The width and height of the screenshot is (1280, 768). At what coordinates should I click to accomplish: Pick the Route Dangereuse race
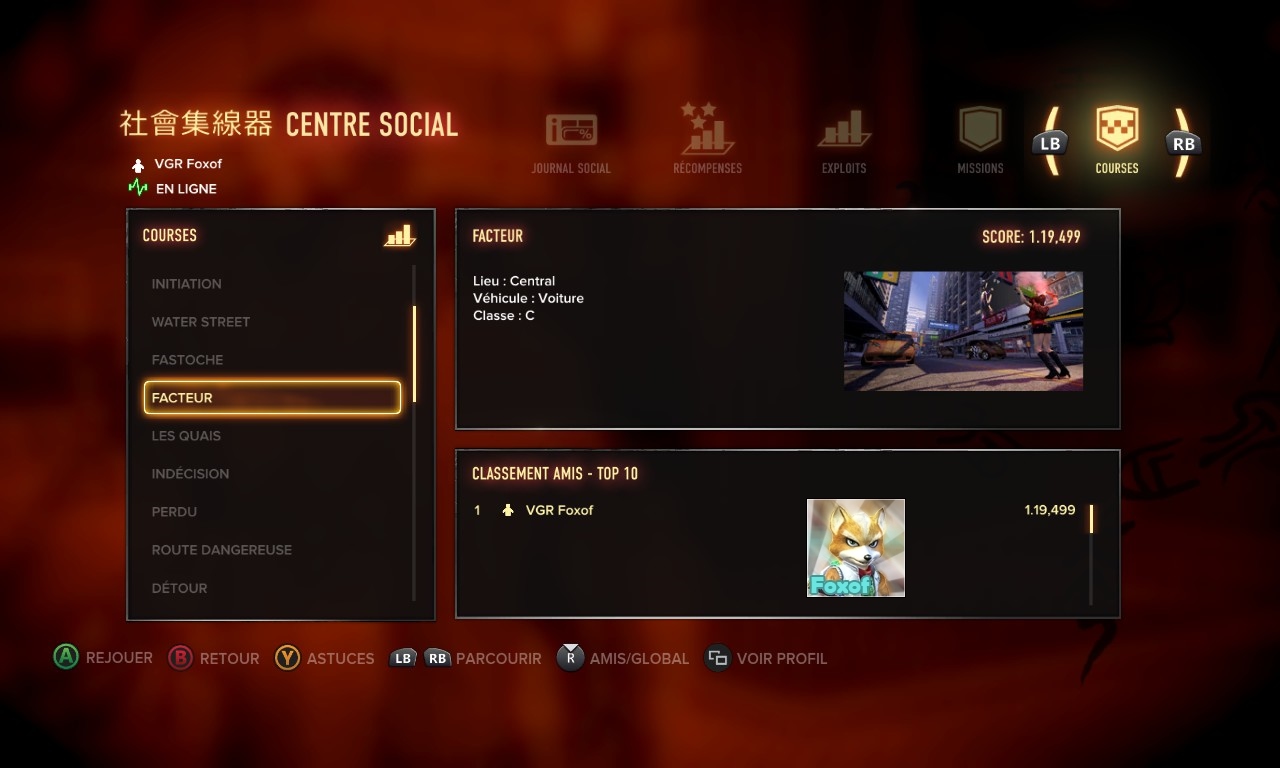[221, 550]
